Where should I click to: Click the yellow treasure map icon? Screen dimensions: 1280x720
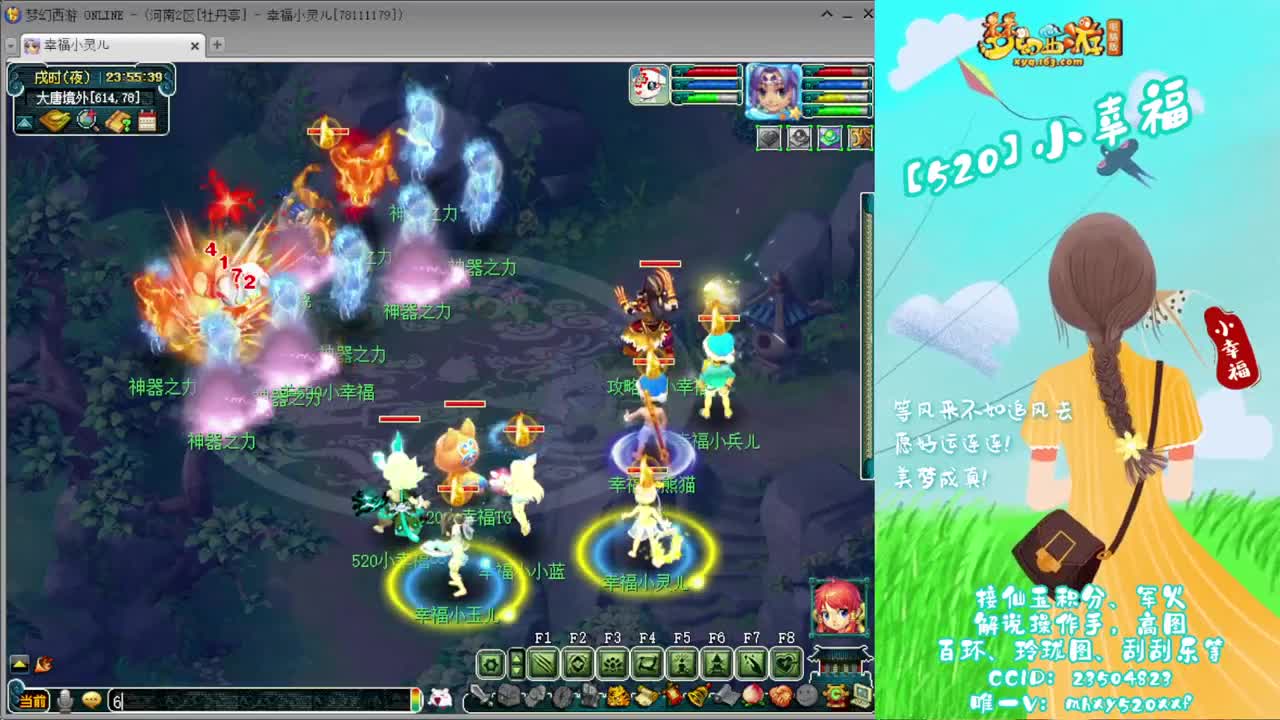[55, 119]
